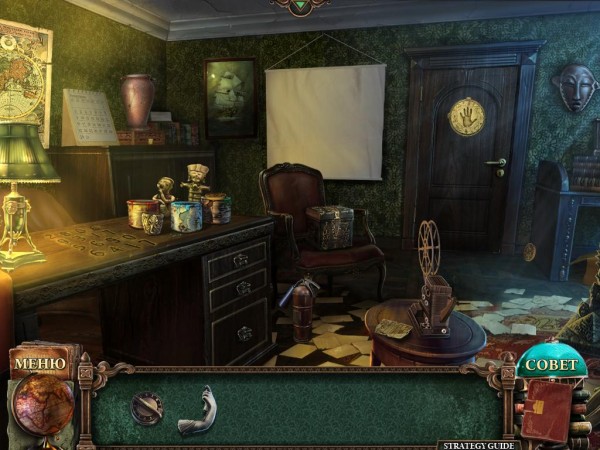Select the round medallion in inventory

(147, 407)
